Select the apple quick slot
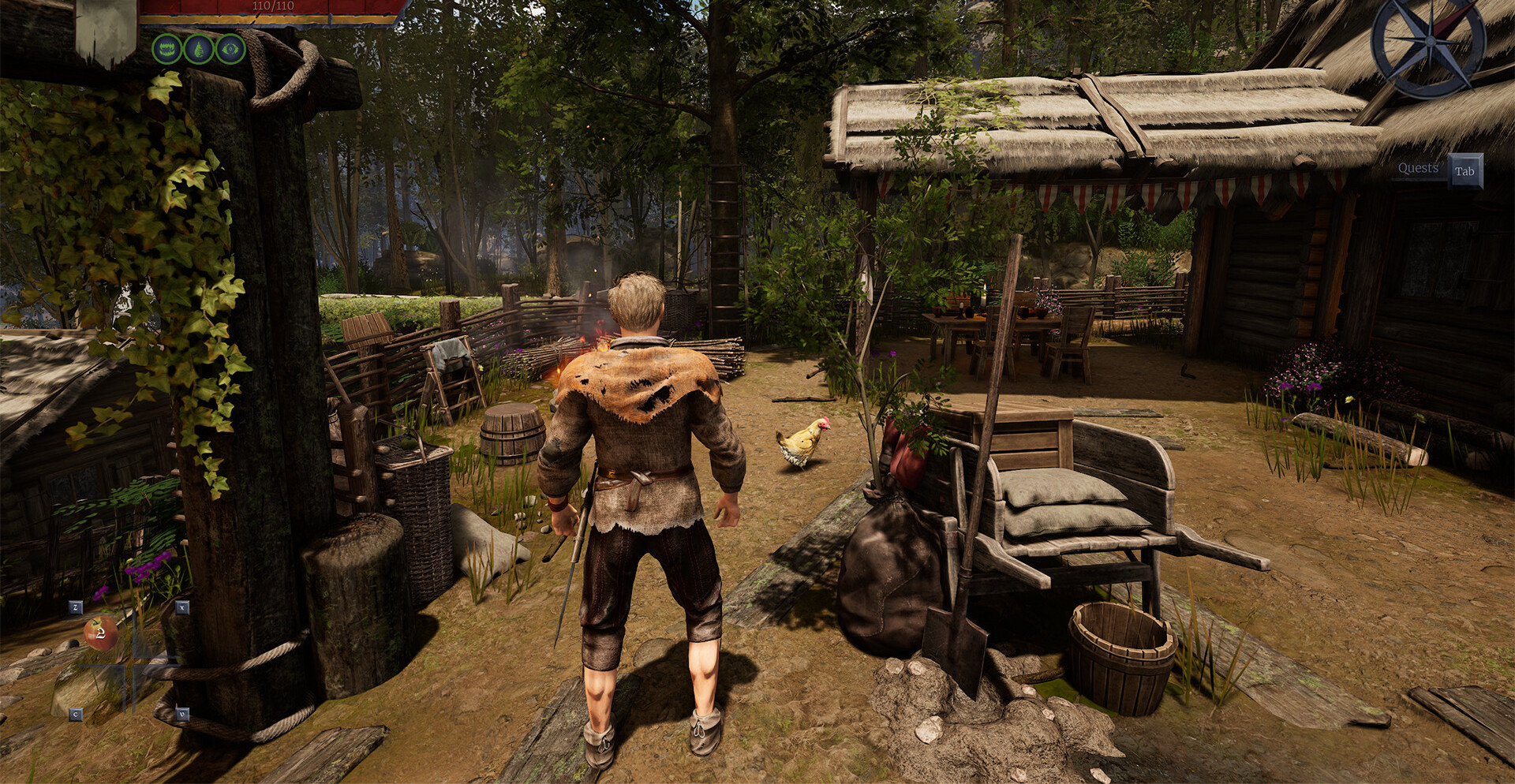The image size is (1515, 784). 101,633
